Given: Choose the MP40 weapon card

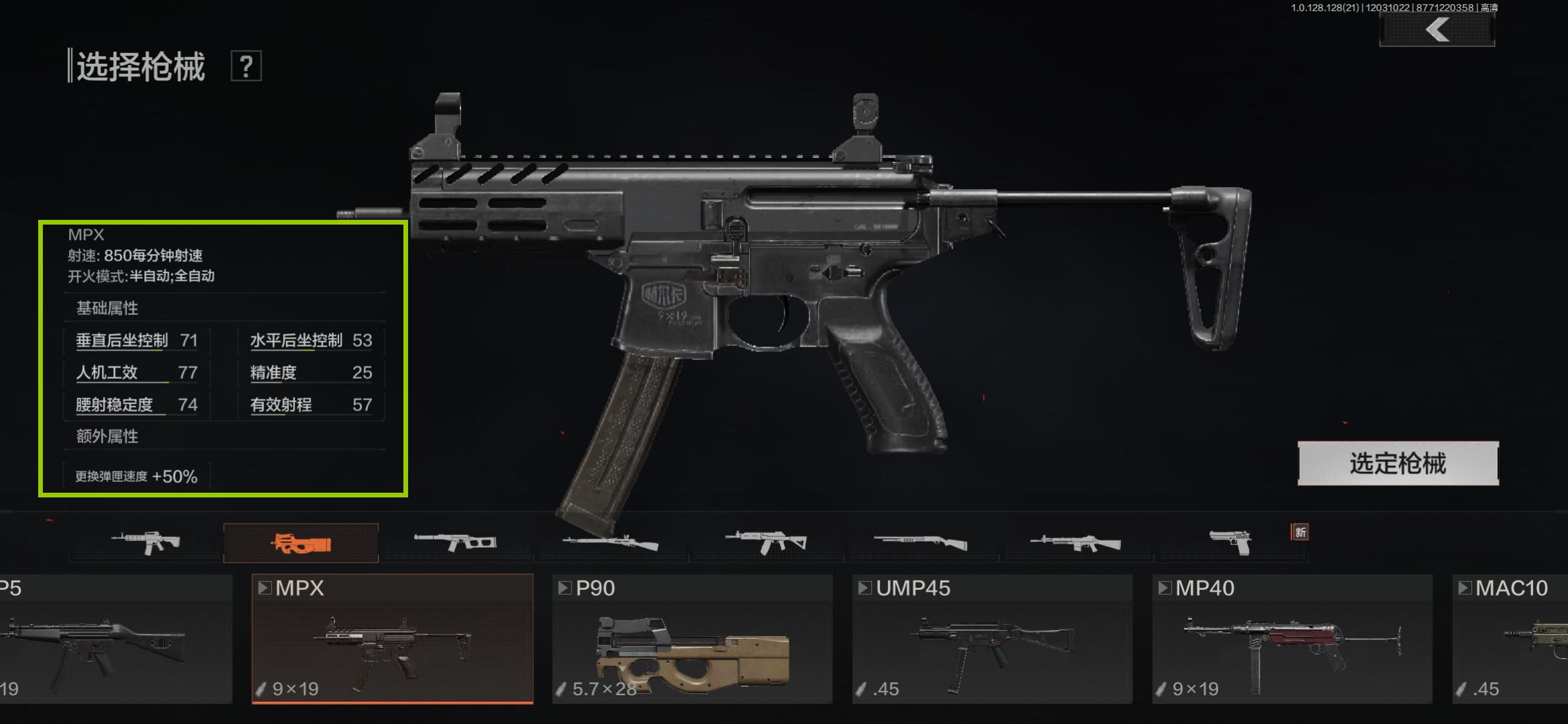Looking at the screenshot, I should 1292,638.
